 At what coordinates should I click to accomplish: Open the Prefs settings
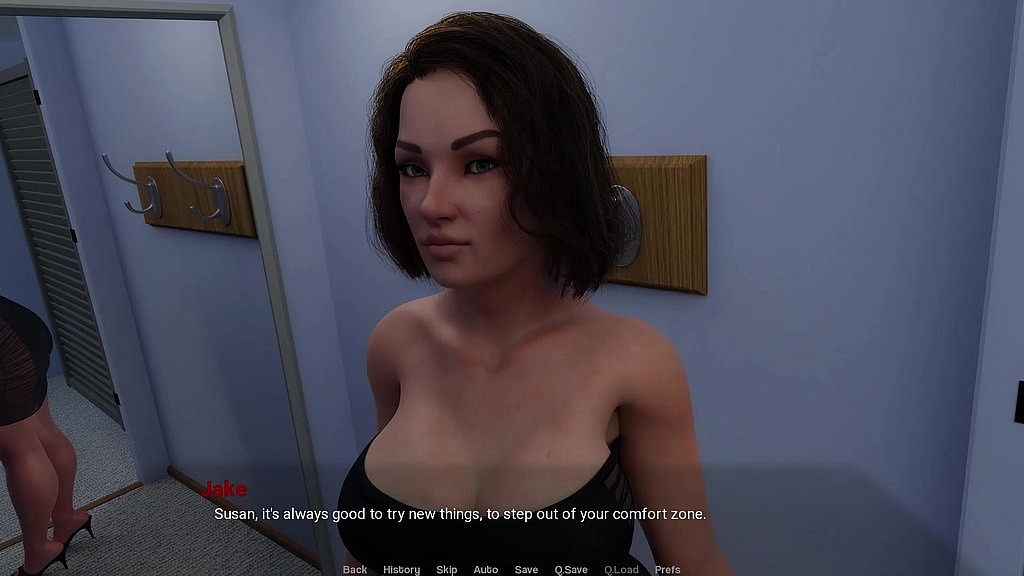[x=668, y=570]
